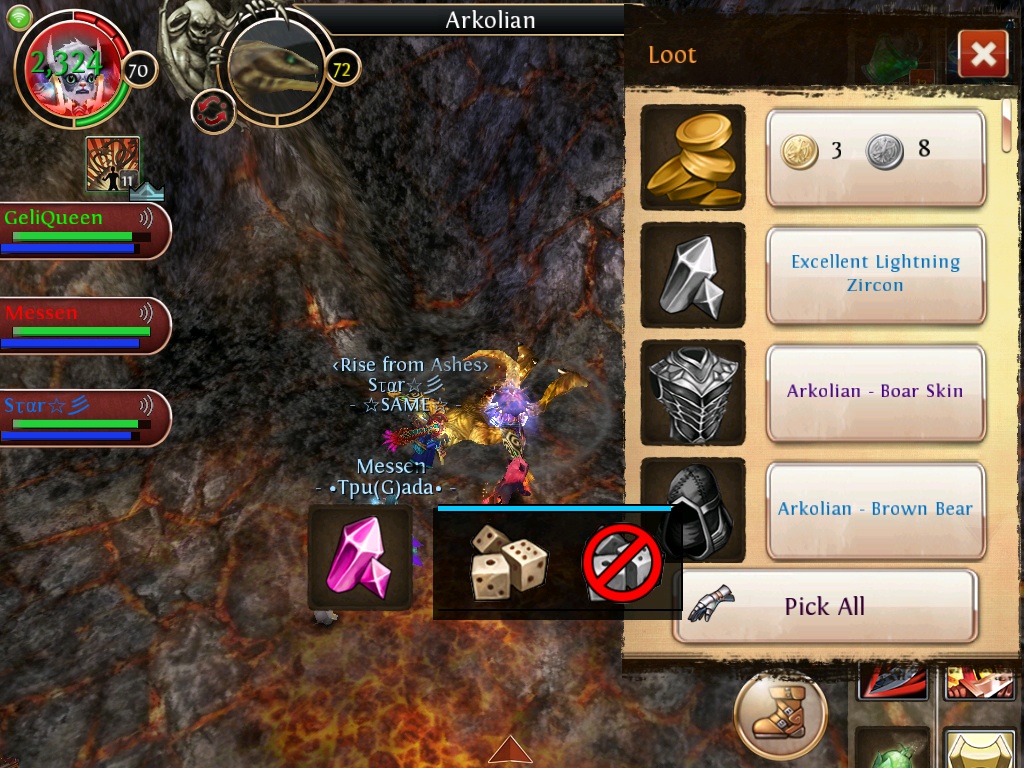The height and width of the screenshot is (768, 1024).
Task: Click the red swap-target arrows icon
Action: (x=213, y=110)
